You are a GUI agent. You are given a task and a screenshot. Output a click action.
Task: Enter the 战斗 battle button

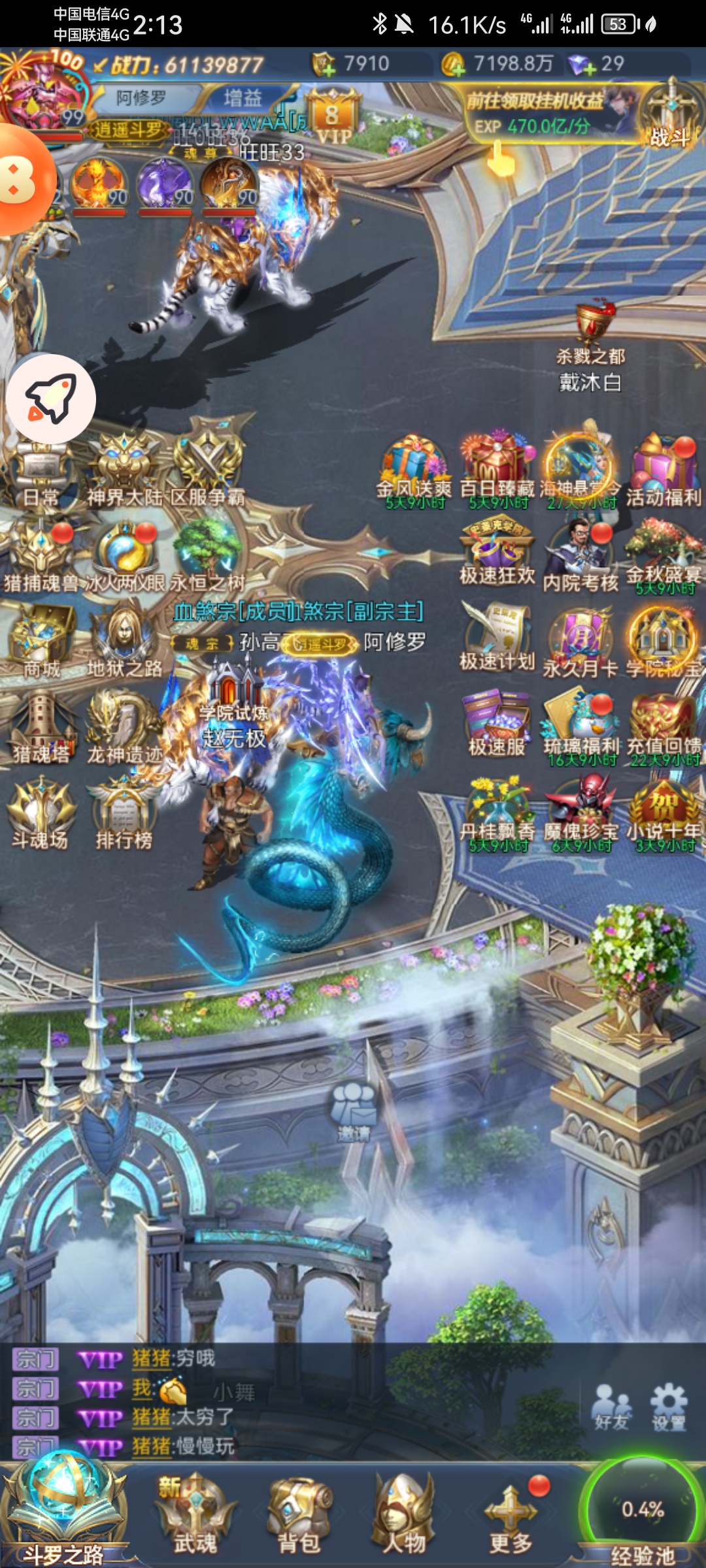click(x=671, y=114)
